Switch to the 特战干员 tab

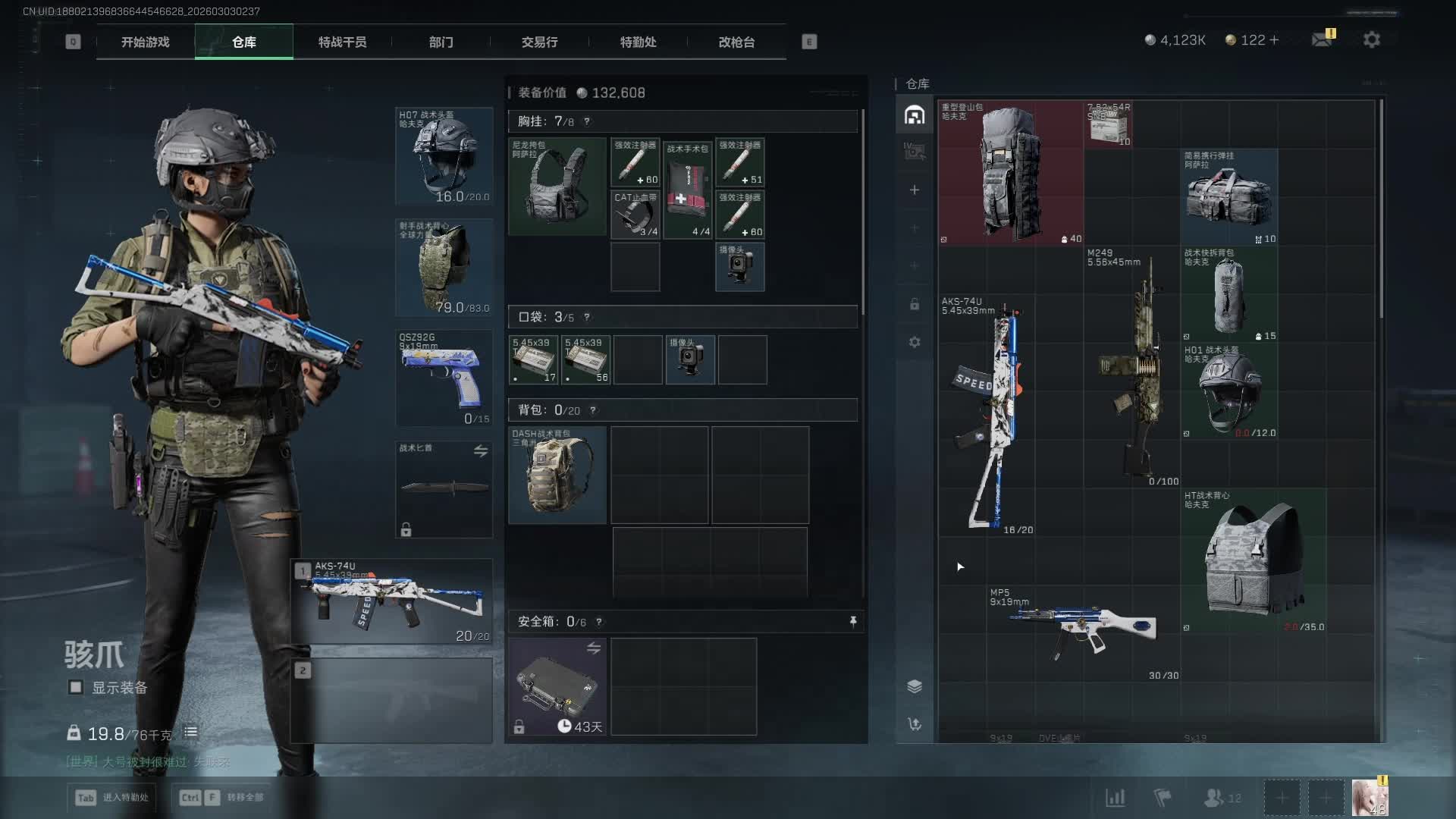342,42
